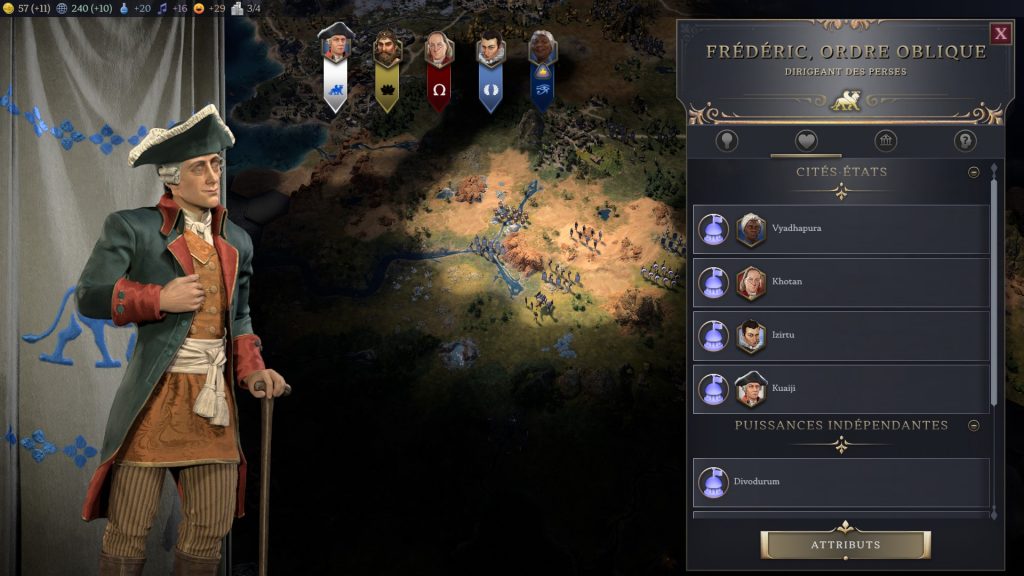The image size is (1024, 576).
Task: Select the leader with the red omega banner
Action: 438,72
